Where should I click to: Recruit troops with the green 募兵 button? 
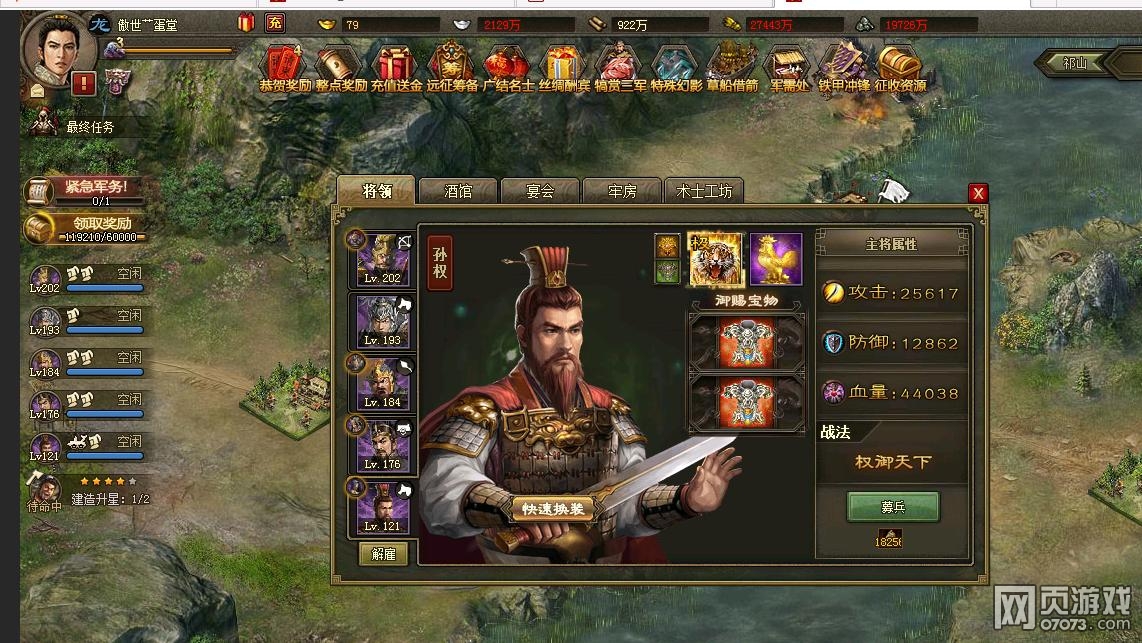[892, 506]
